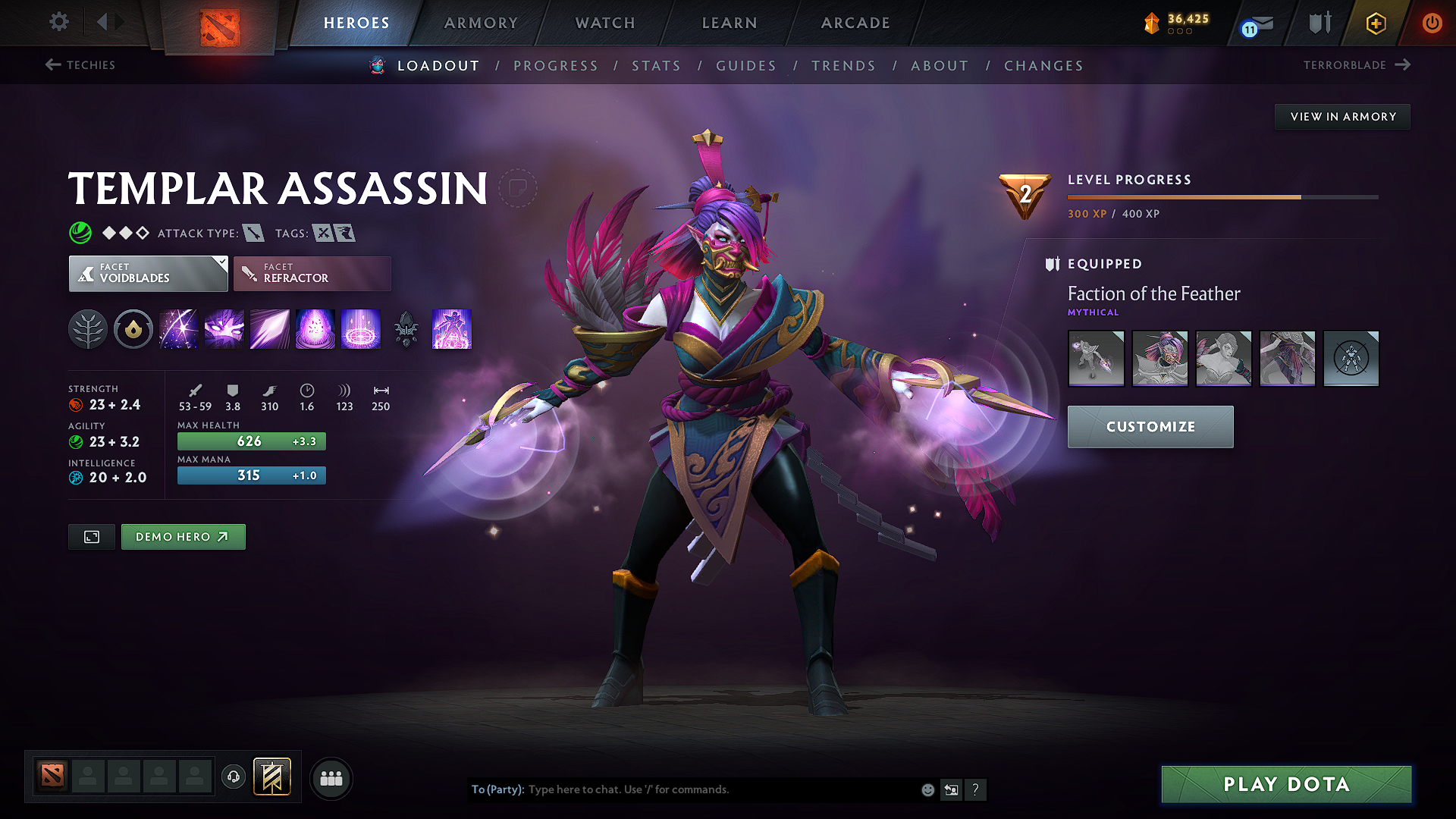The width and height of the screenshot is (1456, 819).
Task: Switch to the STATS tab
Action: 657,66
